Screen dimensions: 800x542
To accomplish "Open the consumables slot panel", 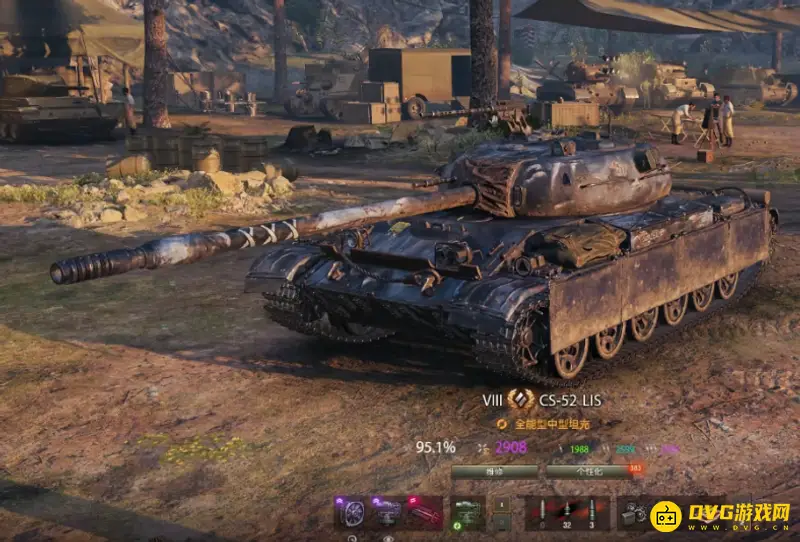I will point(633,512).
